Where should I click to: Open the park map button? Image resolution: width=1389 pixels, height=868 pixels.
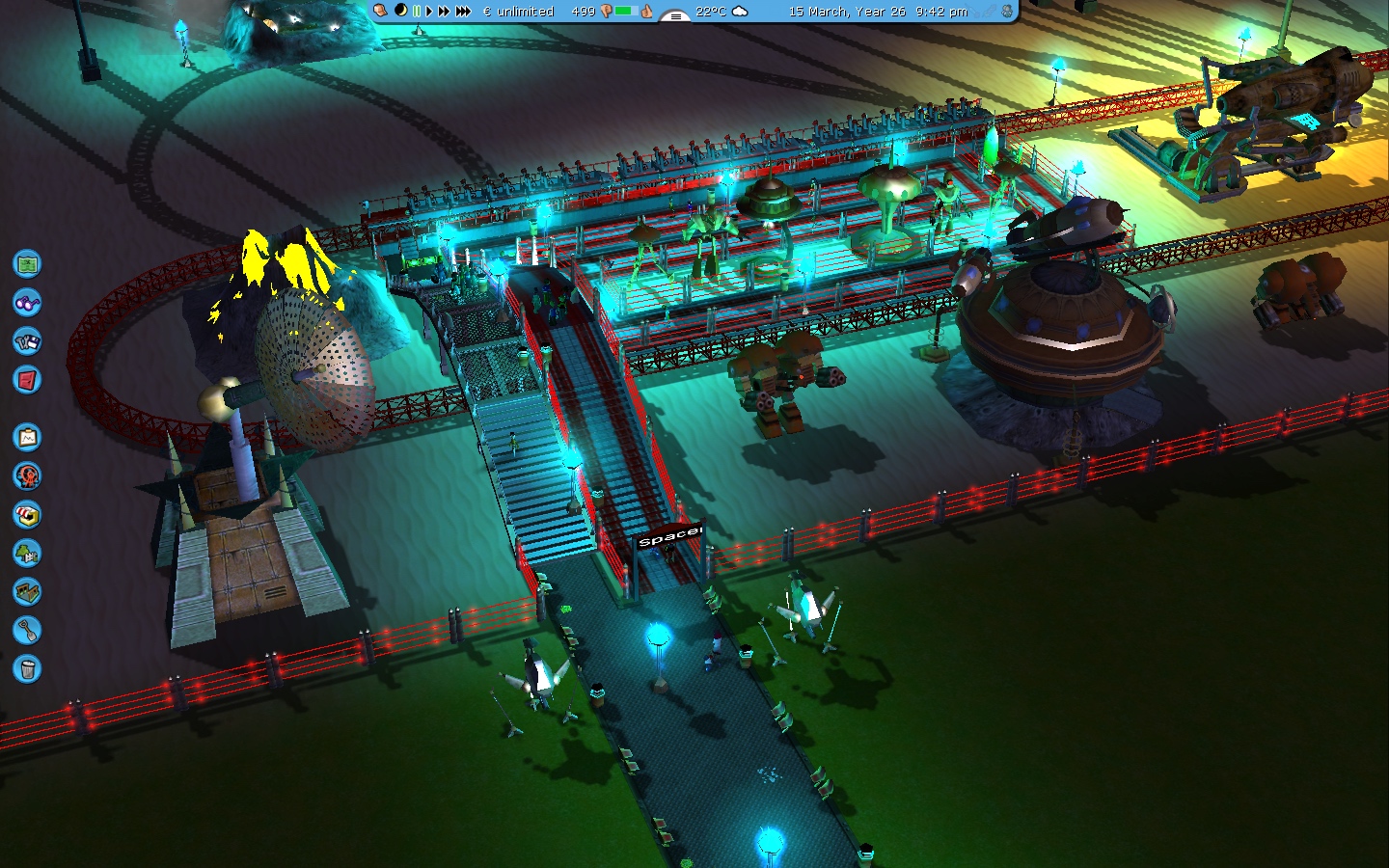27,263
